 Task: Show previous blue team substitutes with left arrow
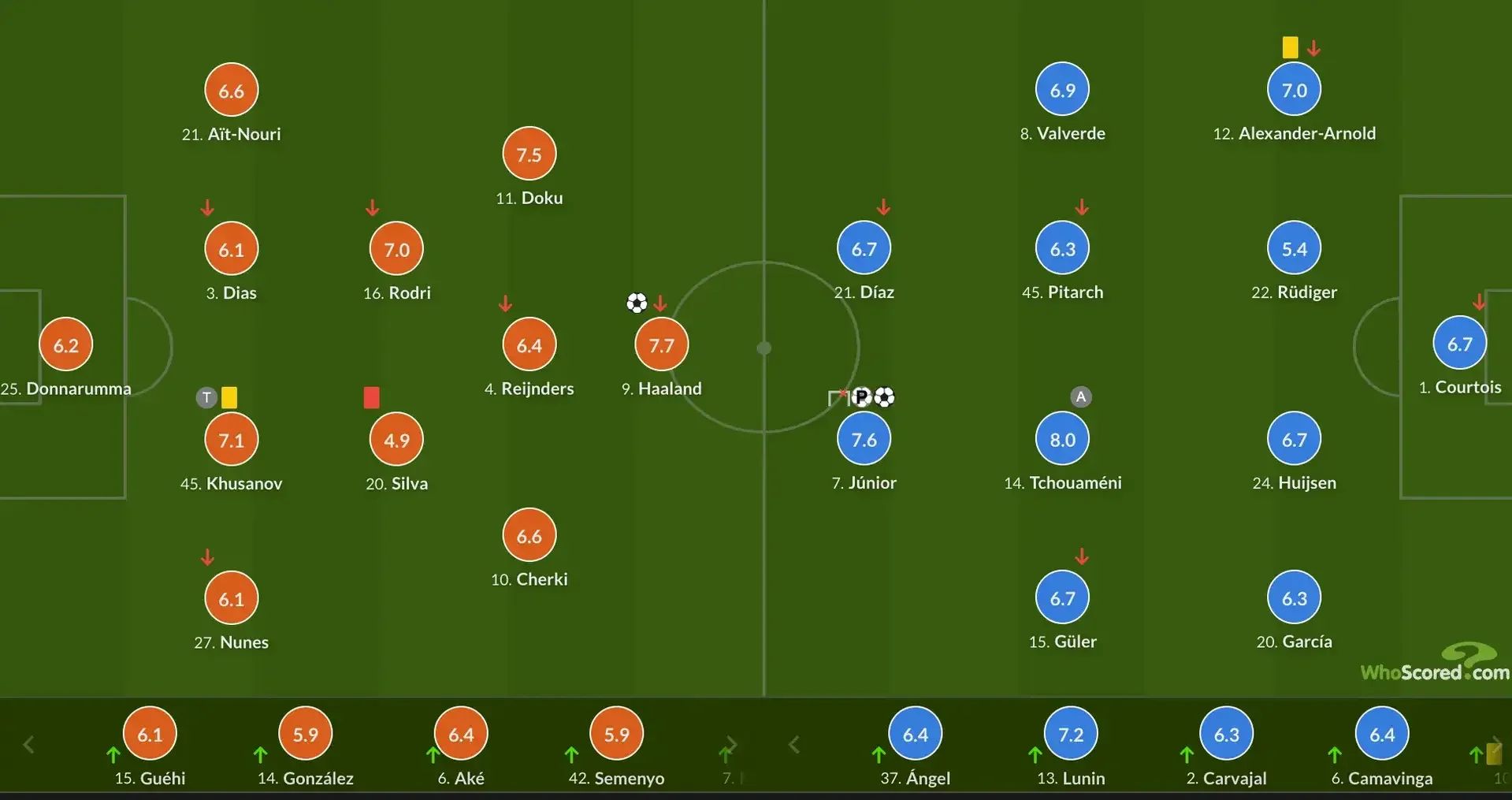tap(794, 744)
